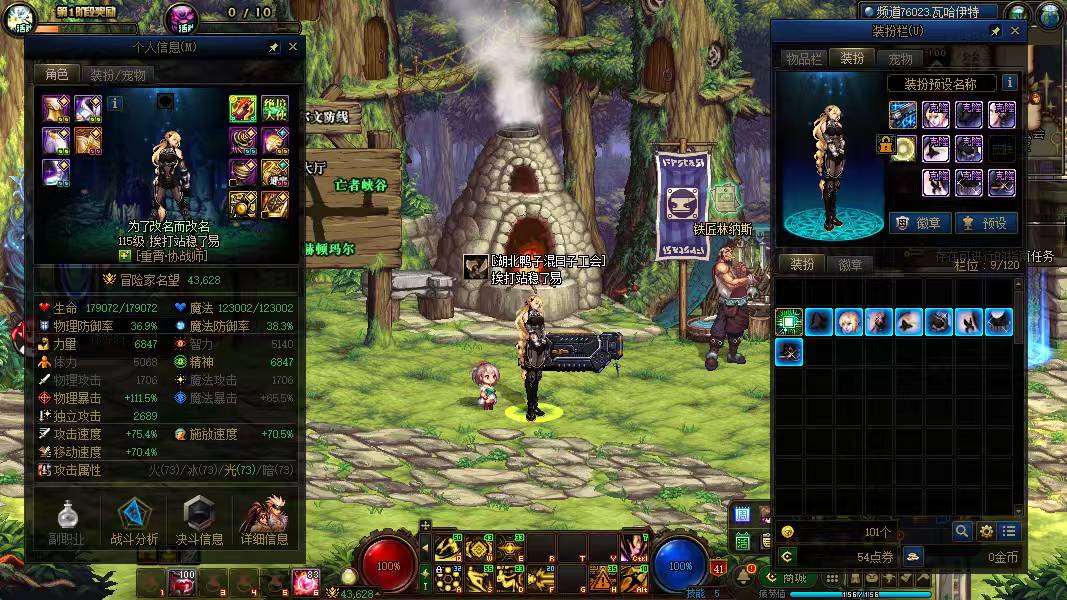Open the 预设 preset button
1067x600 pixels.
pos(985,223)
